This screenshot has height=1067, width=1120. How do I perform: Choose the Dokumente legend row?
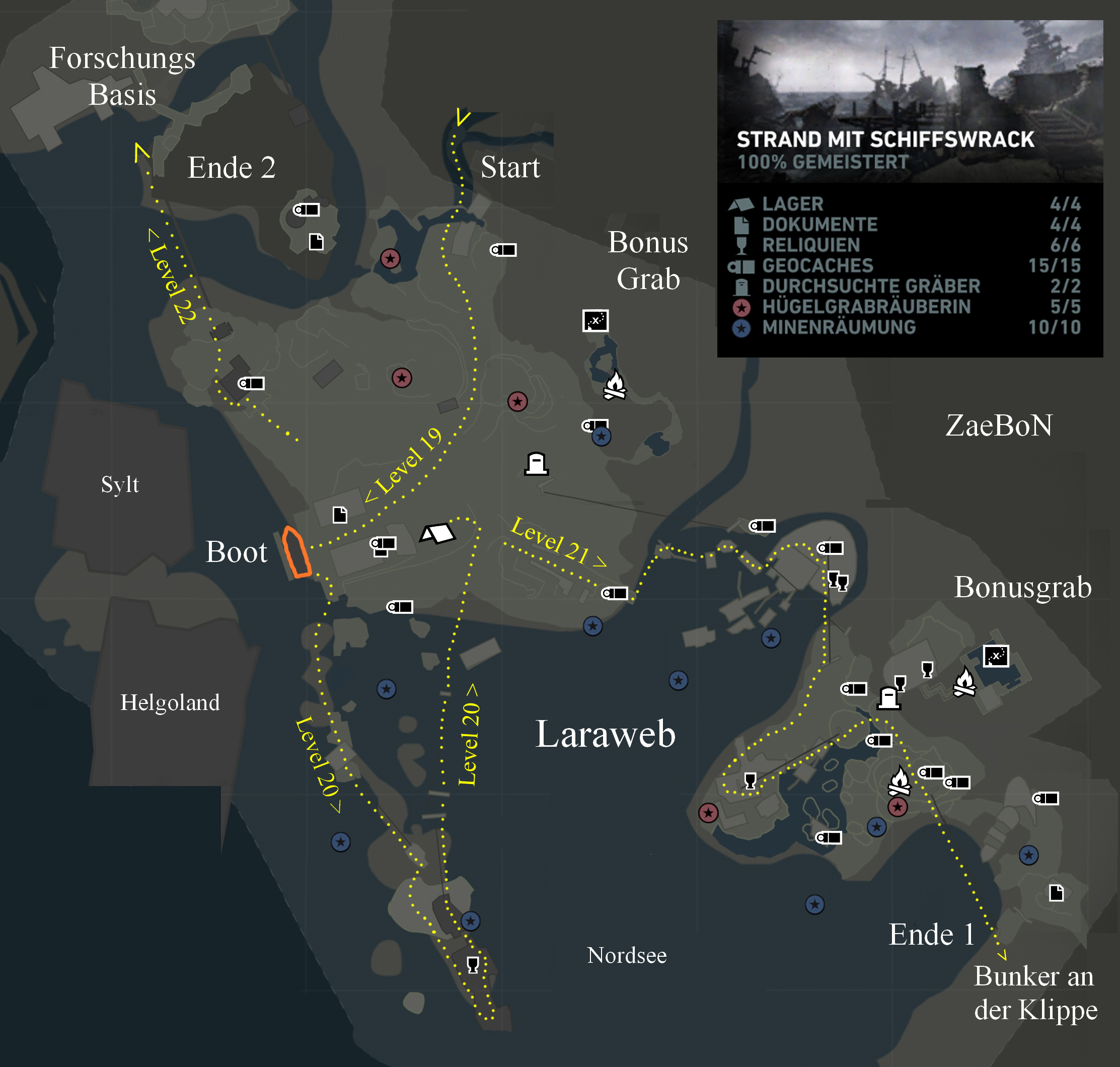pyautogui.click(x=819, y=225)
